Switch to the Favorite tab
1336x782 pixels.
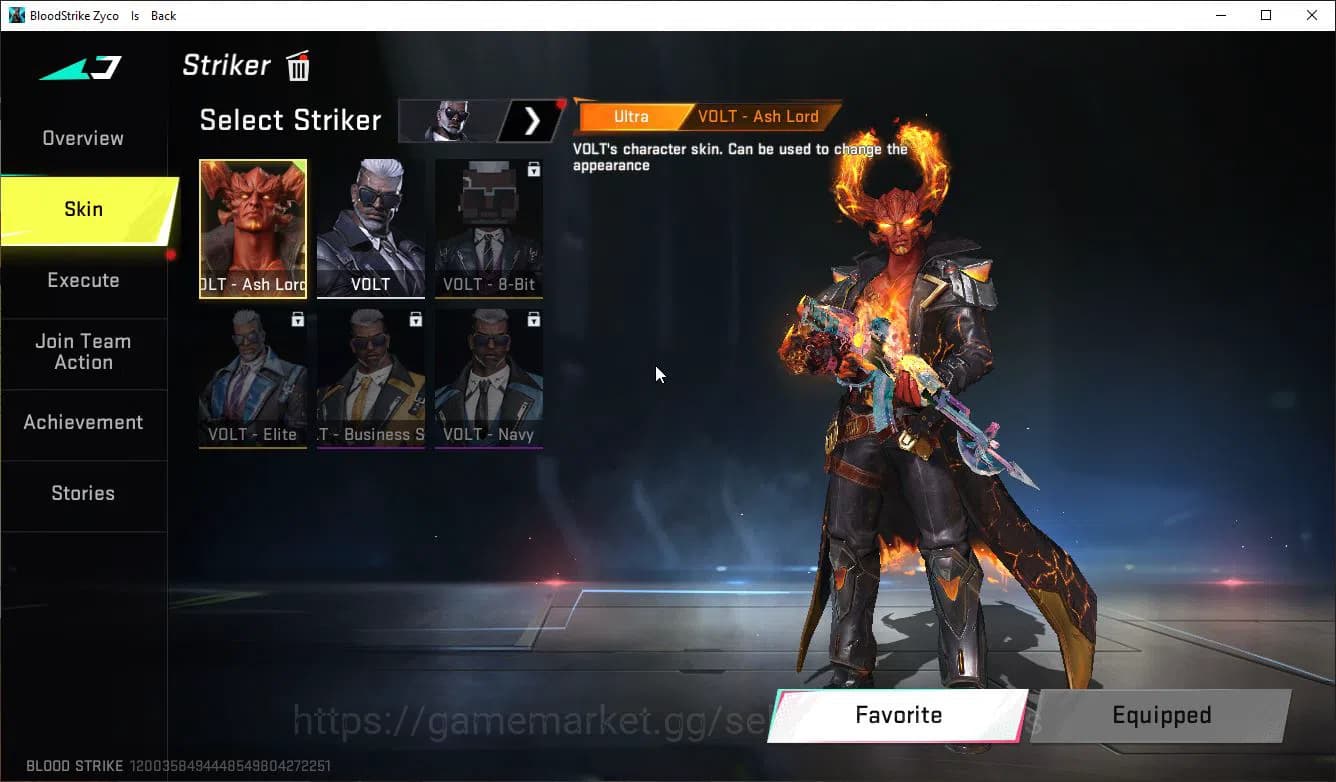tap(897, 715)
